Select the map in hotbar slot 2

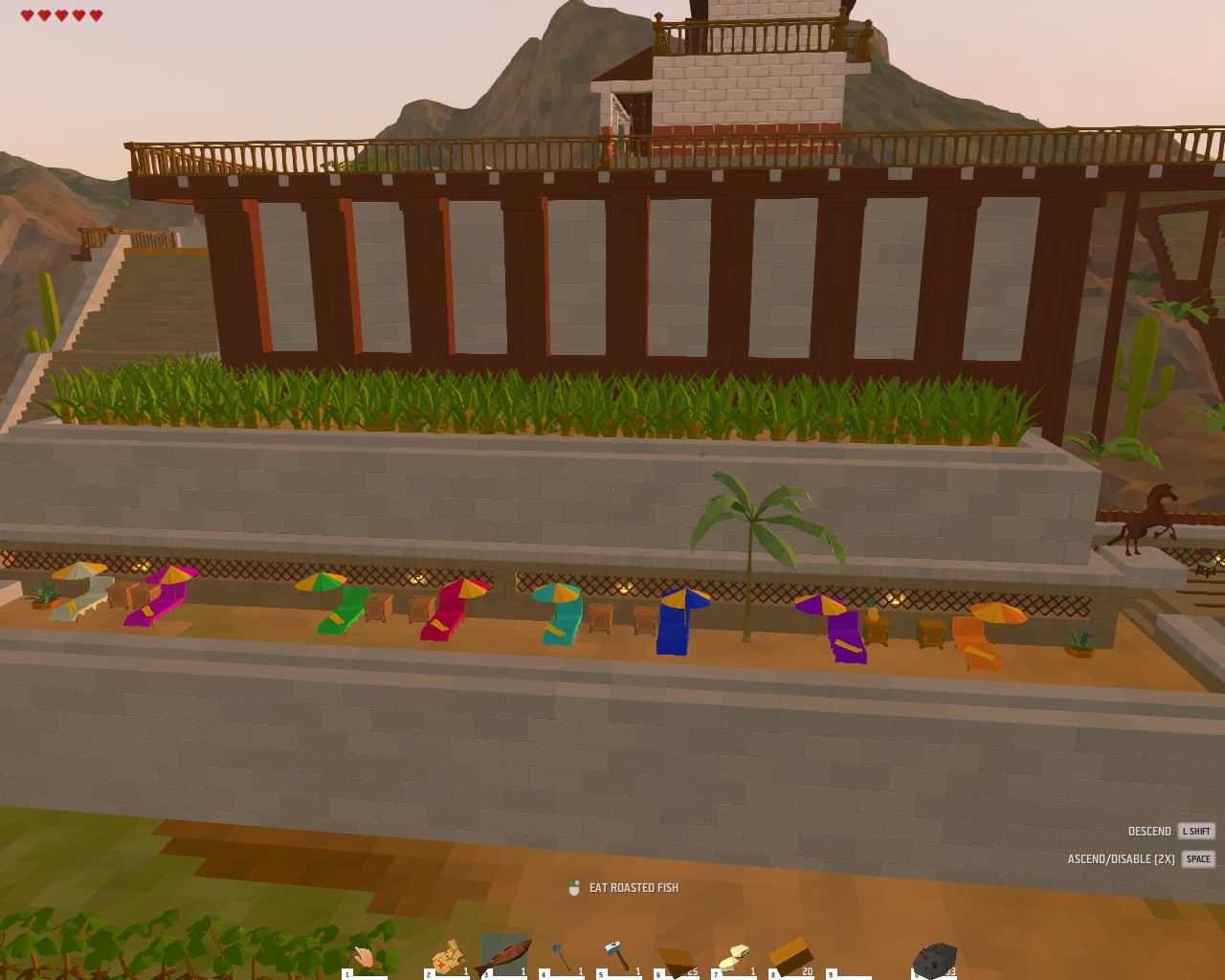[448, 952]
